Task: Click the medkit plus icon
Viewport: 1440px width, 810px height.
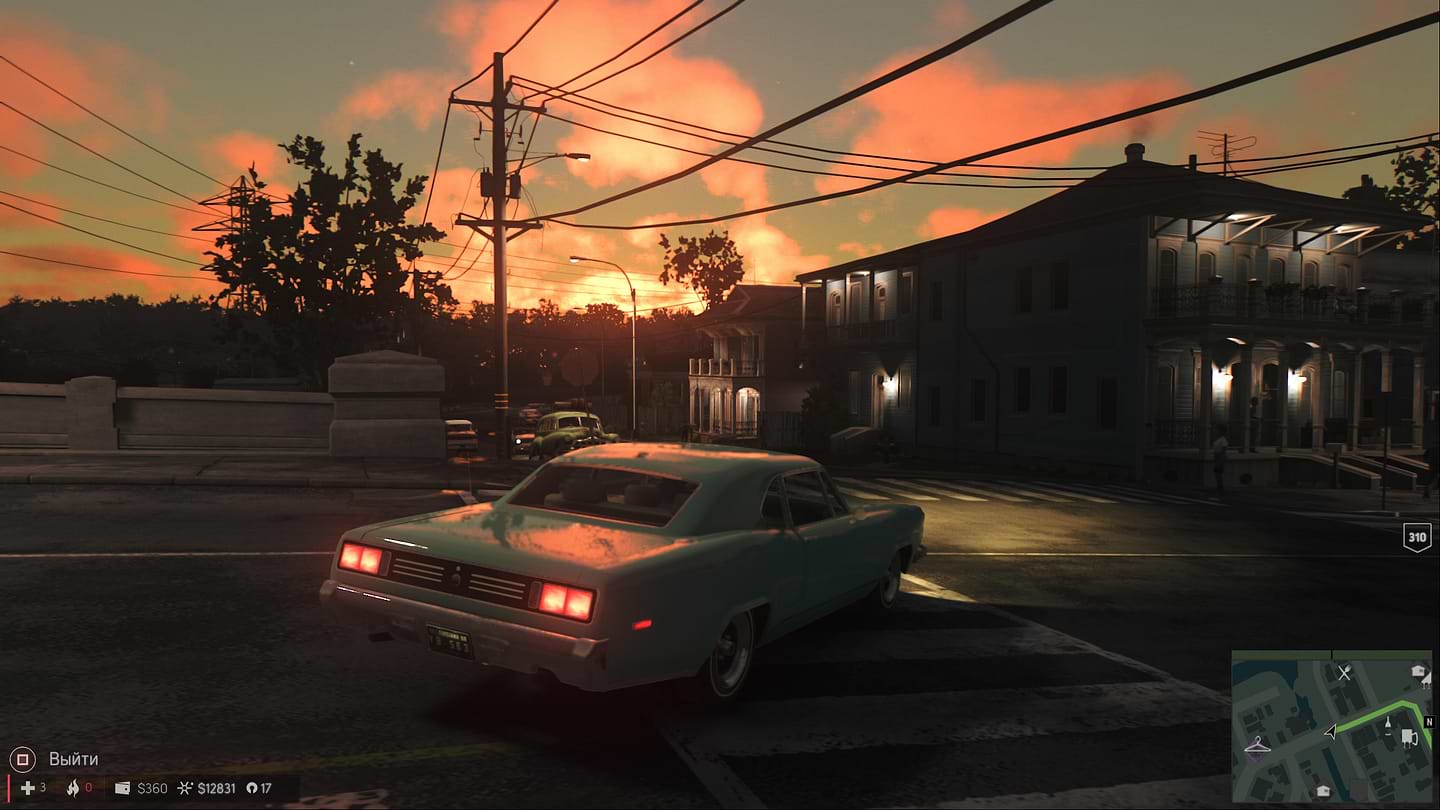Action: [x=27, y=788]
